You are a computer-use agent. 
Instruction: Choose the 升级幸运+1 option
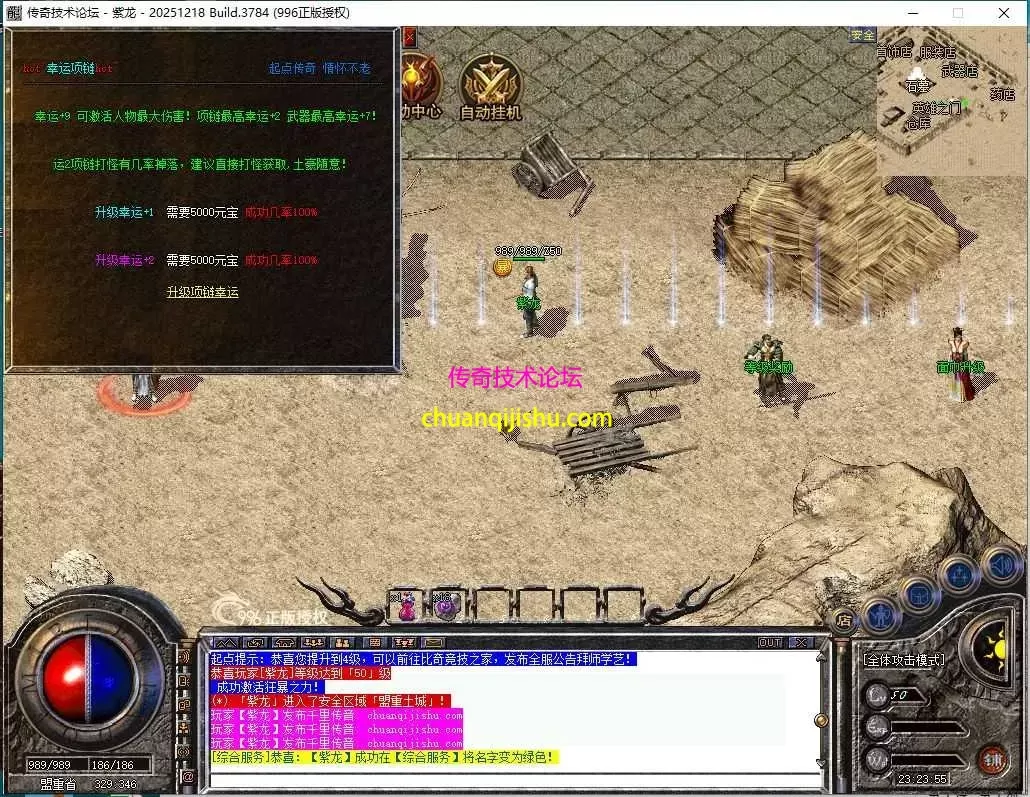click(x=124, y=212)
